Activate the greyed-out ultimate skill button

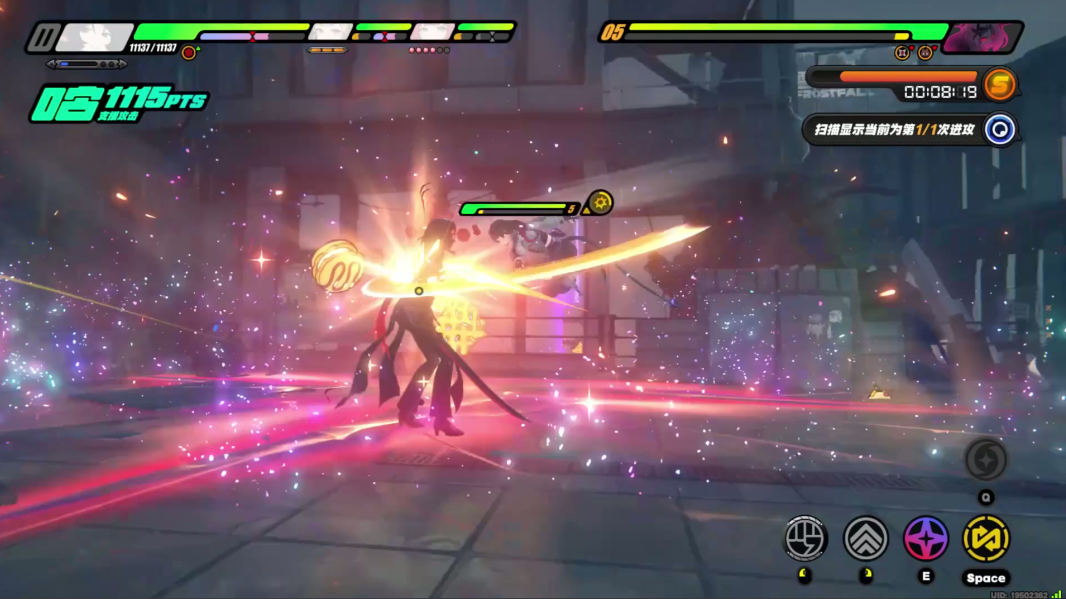[986, 460]
